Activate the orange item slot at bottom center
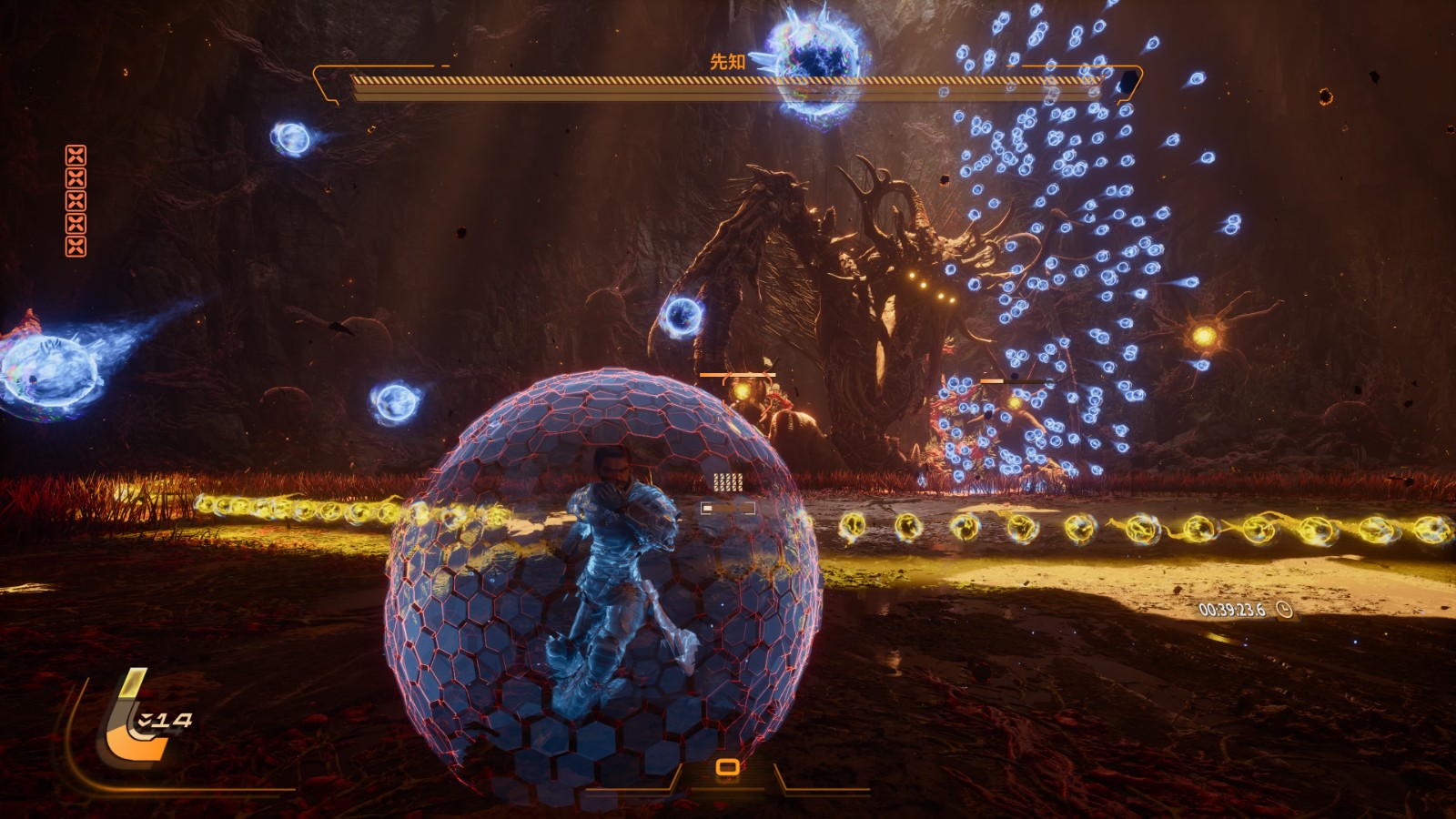Image resolution: width=1456 pixels, height=819 pixels. click(x=727, y=768)
